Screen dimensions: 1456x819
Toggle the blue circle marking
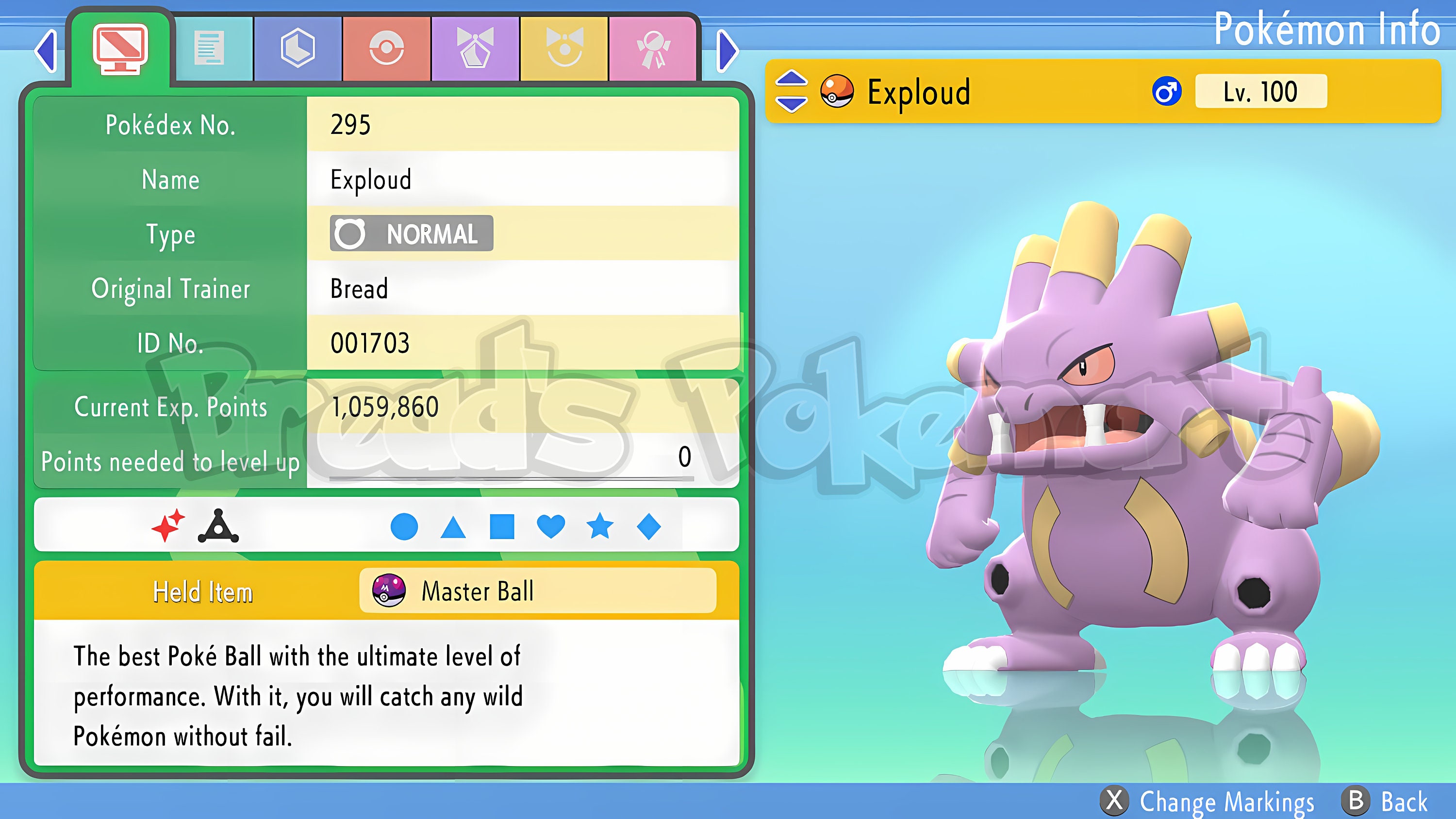[405, 527]
